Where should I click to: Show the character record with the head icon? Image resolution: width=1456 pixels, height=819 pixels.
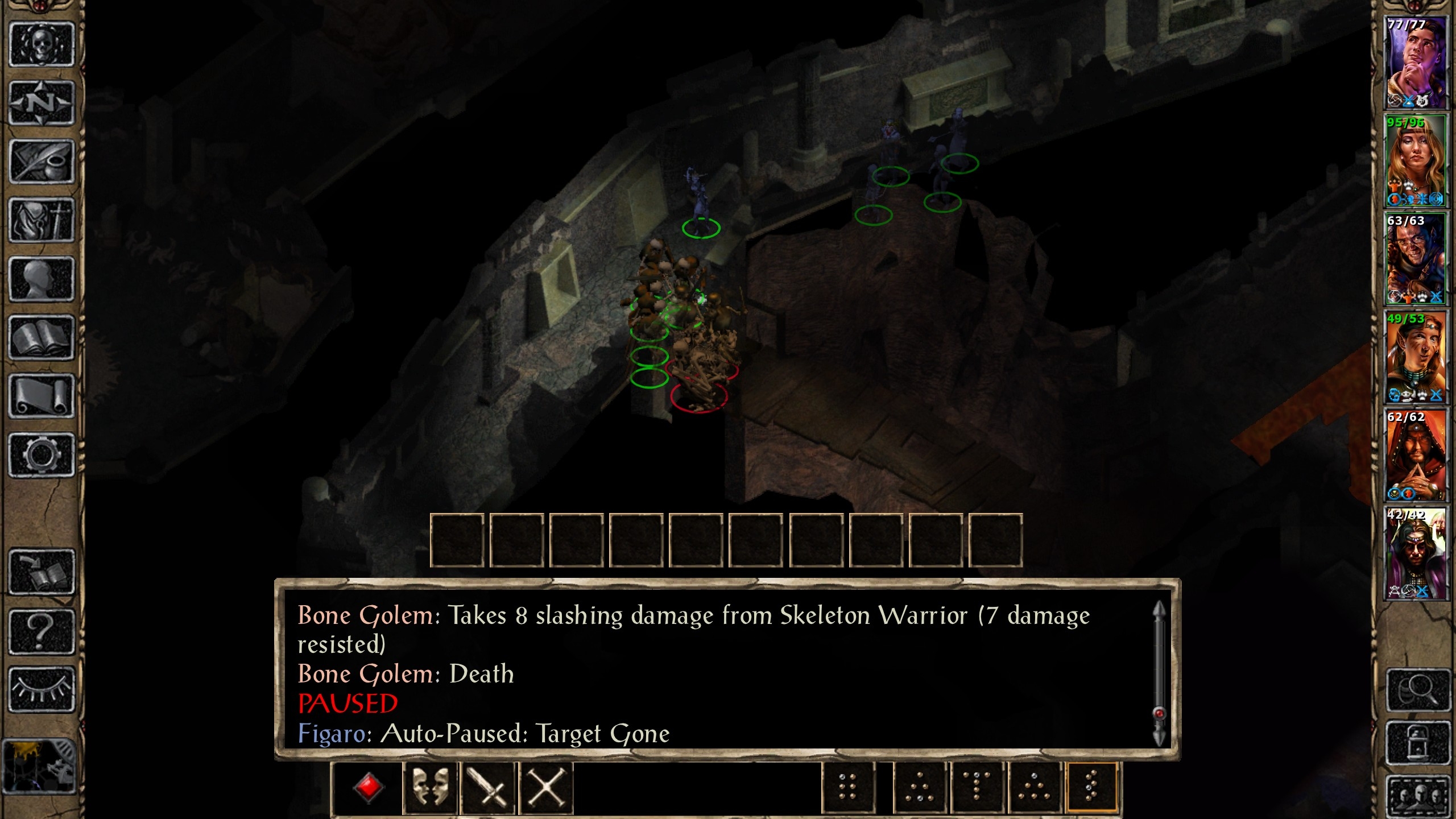[x=42, y=279]
